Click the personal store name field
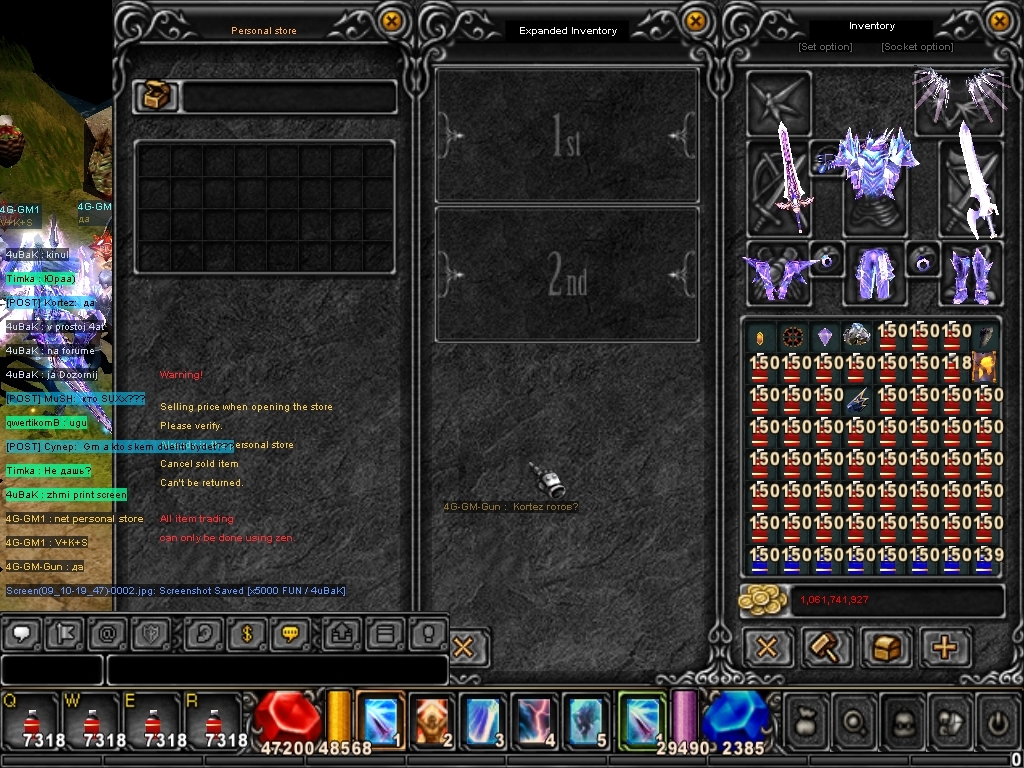 (288, 97)
